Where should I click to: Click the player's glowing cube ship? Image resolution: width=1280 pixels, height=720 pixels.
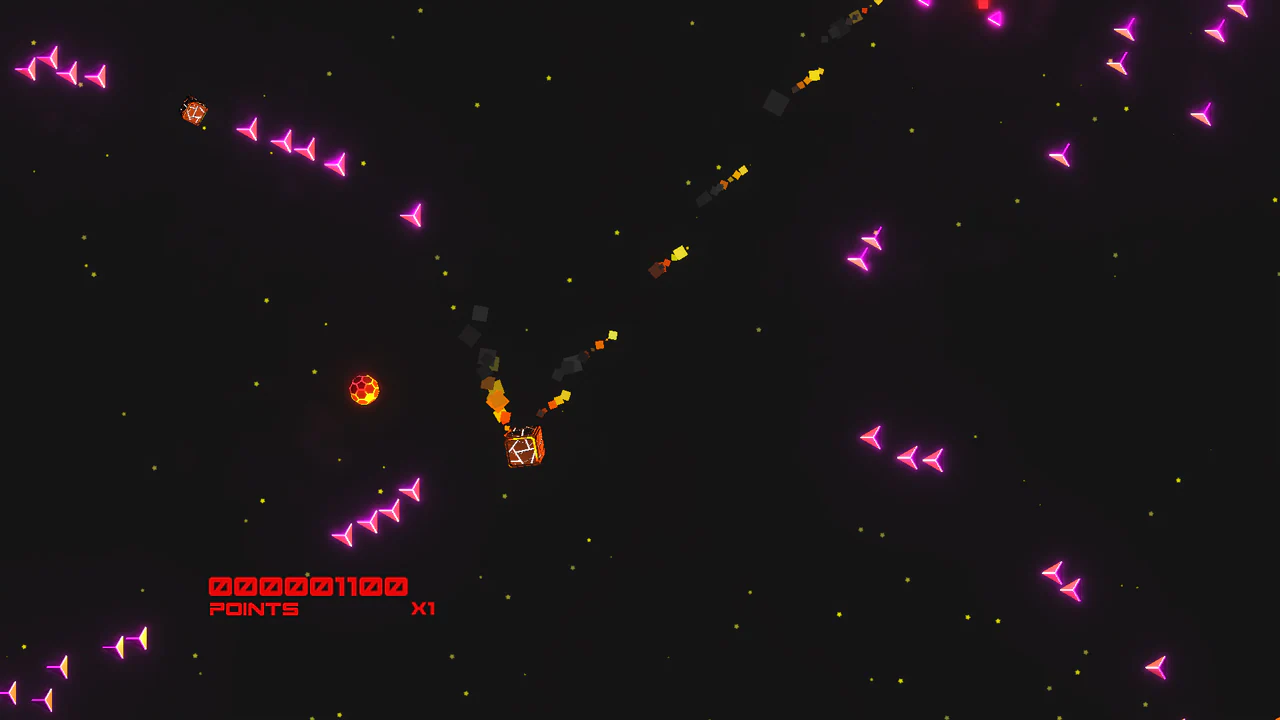tap(522, 448)
